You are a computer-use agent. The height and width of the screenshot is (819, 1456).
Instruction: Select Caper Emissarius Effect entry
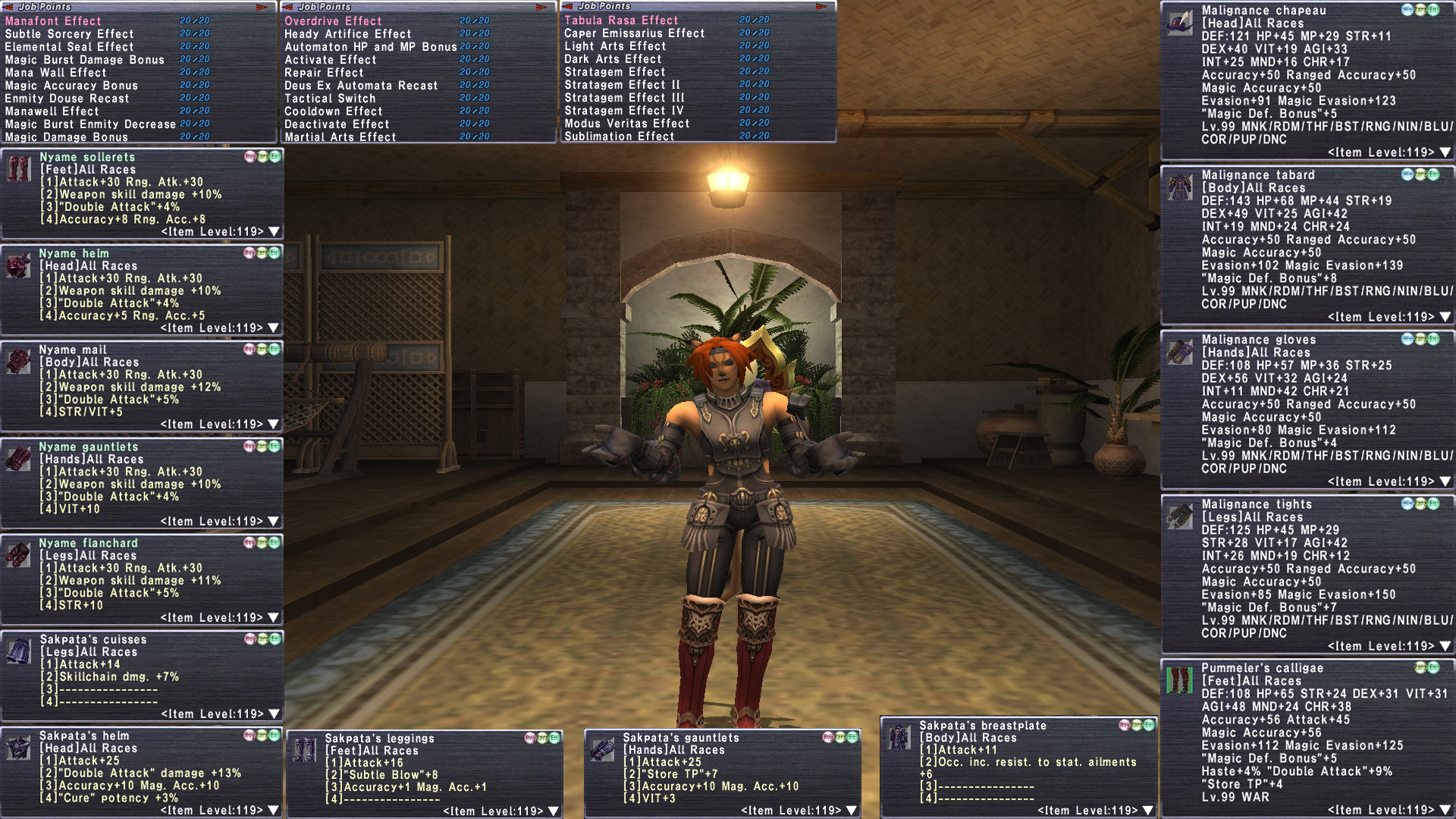point(634,33)
